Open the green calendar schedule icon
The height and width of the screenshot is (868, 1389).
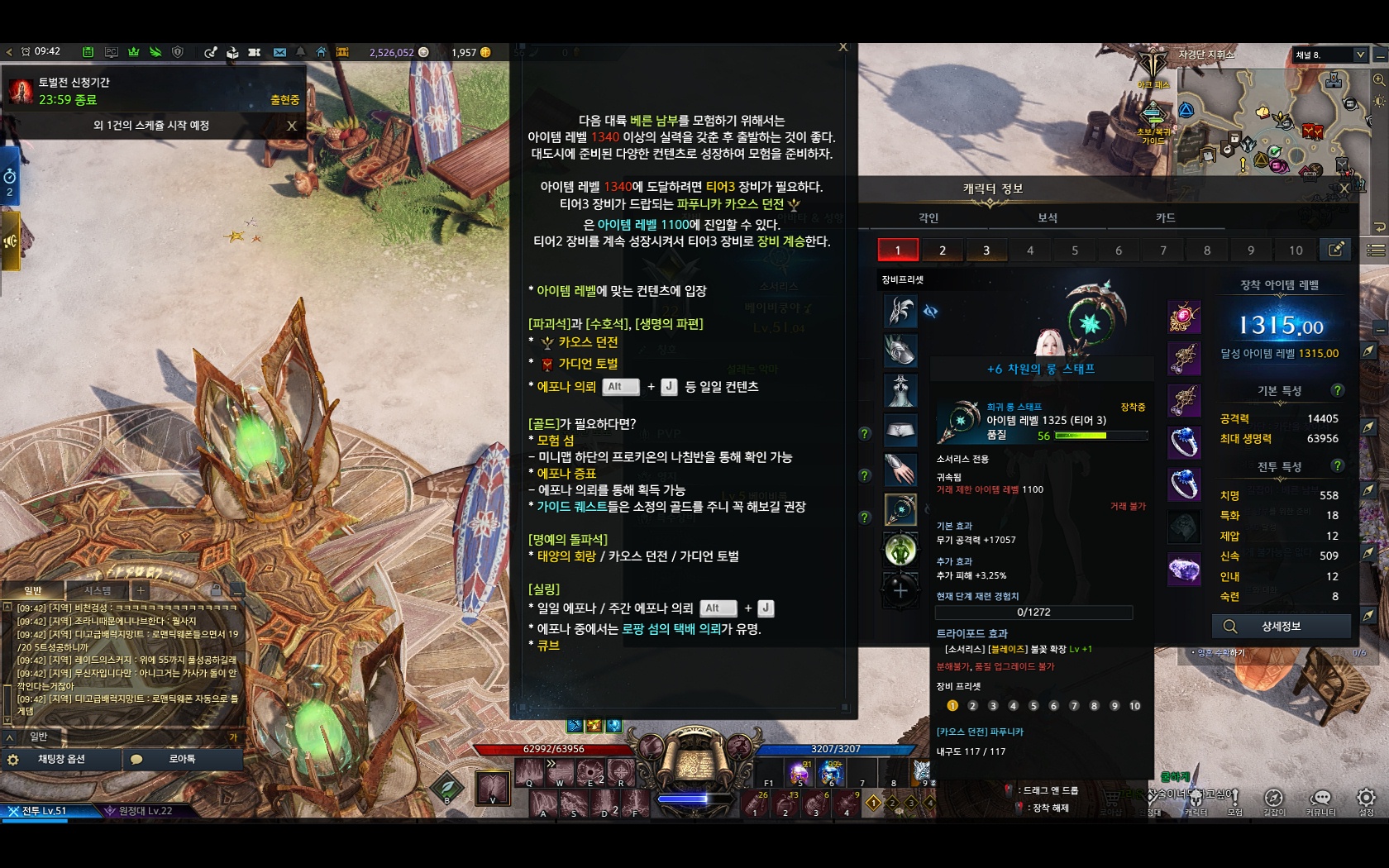pyautogui.click(x=88, y=52)
